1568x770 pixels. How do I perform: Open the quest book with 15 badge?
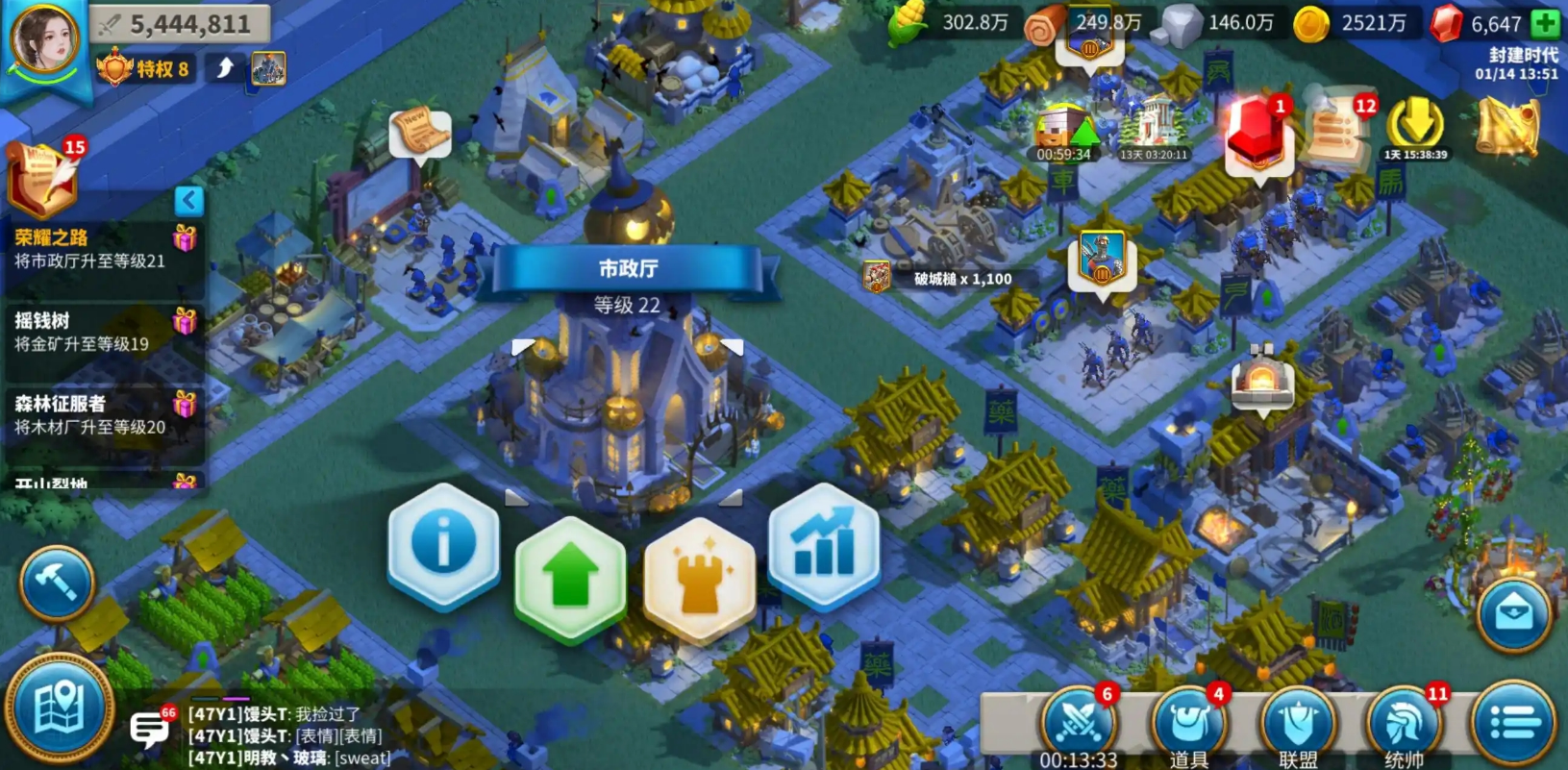(43, 176)
